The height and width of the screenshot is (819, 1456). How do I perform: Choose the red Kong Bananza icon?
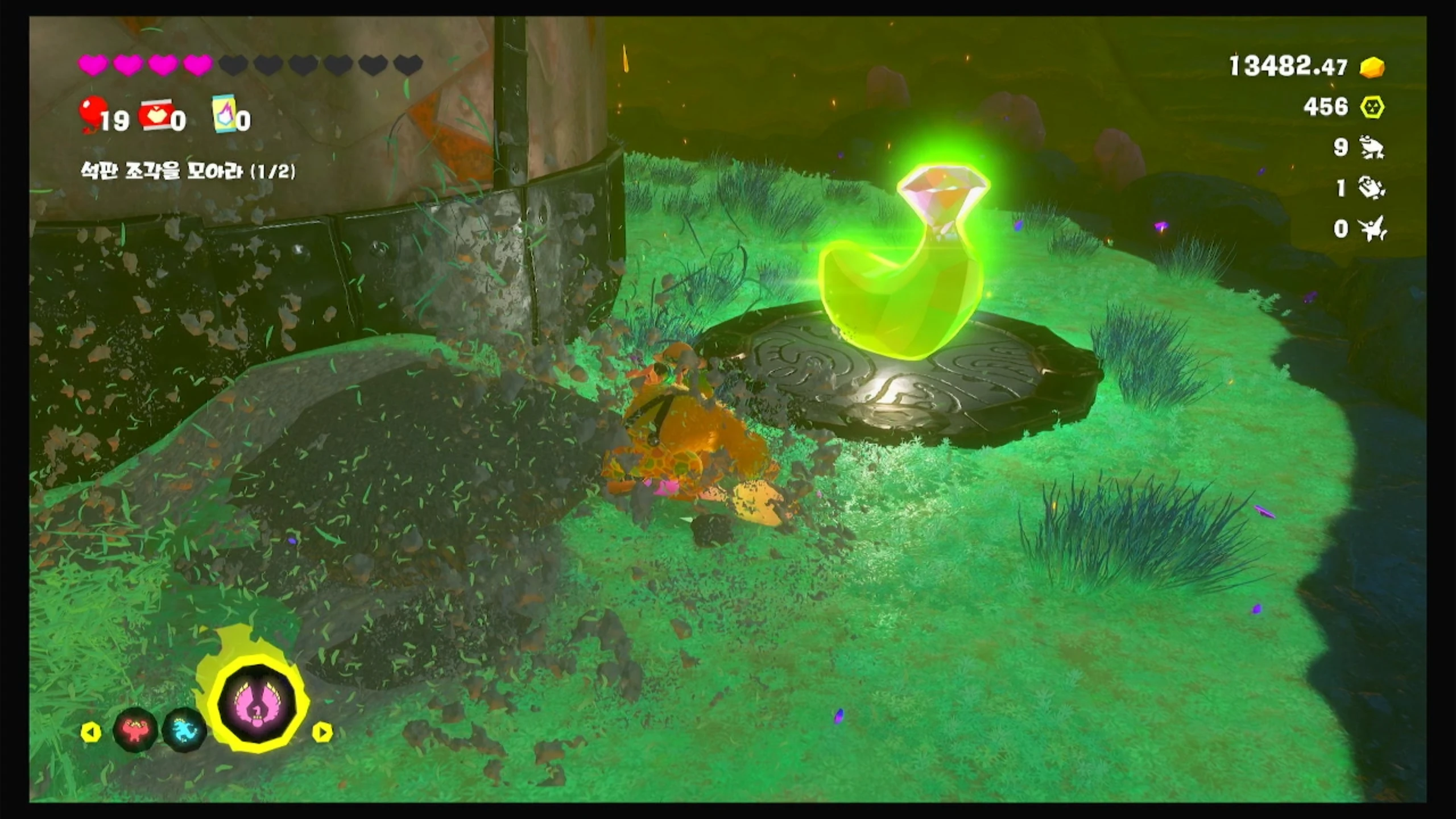point(135,730)
